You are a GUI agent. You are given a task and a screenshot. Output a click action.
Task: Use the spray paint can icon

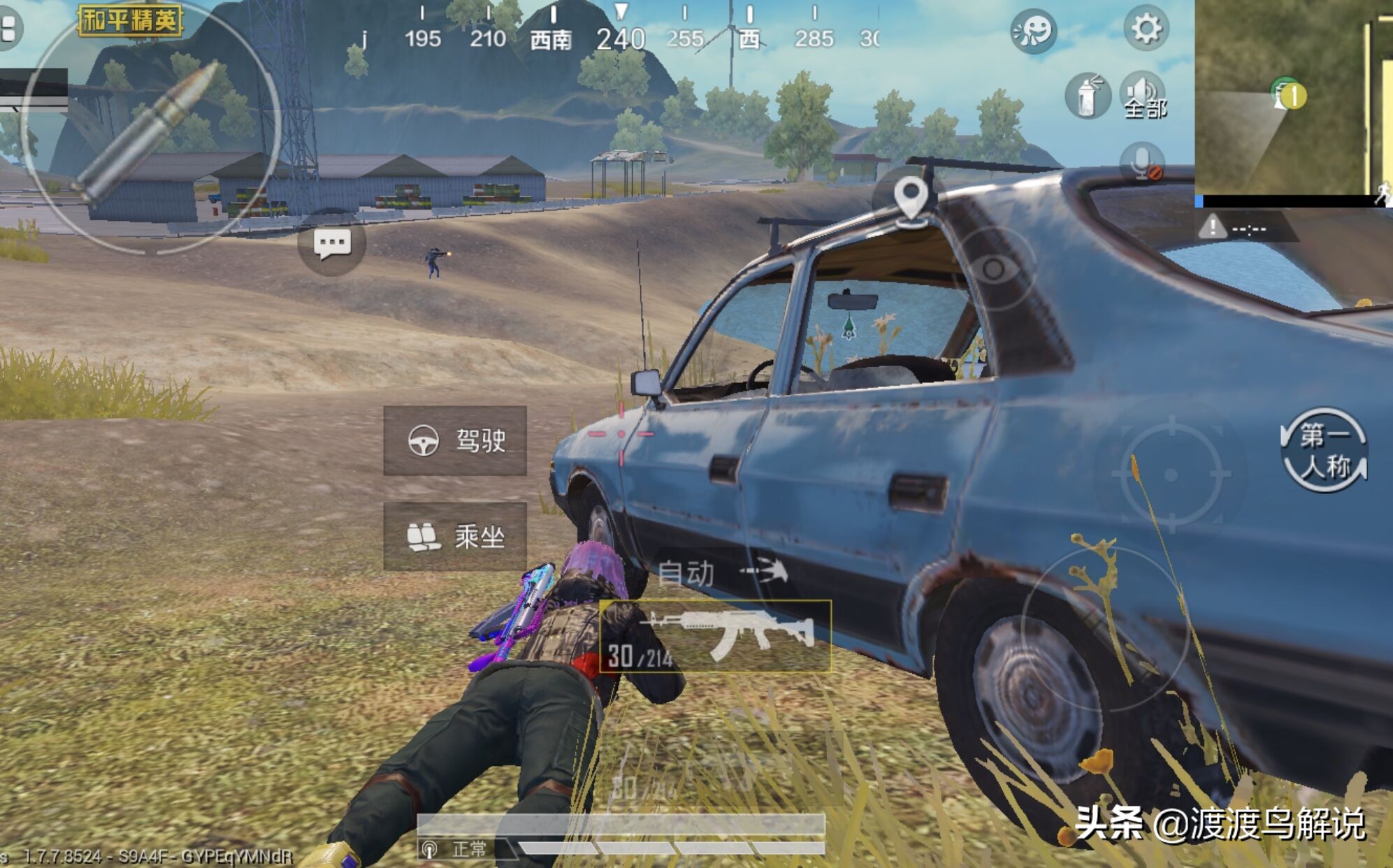1087,96
